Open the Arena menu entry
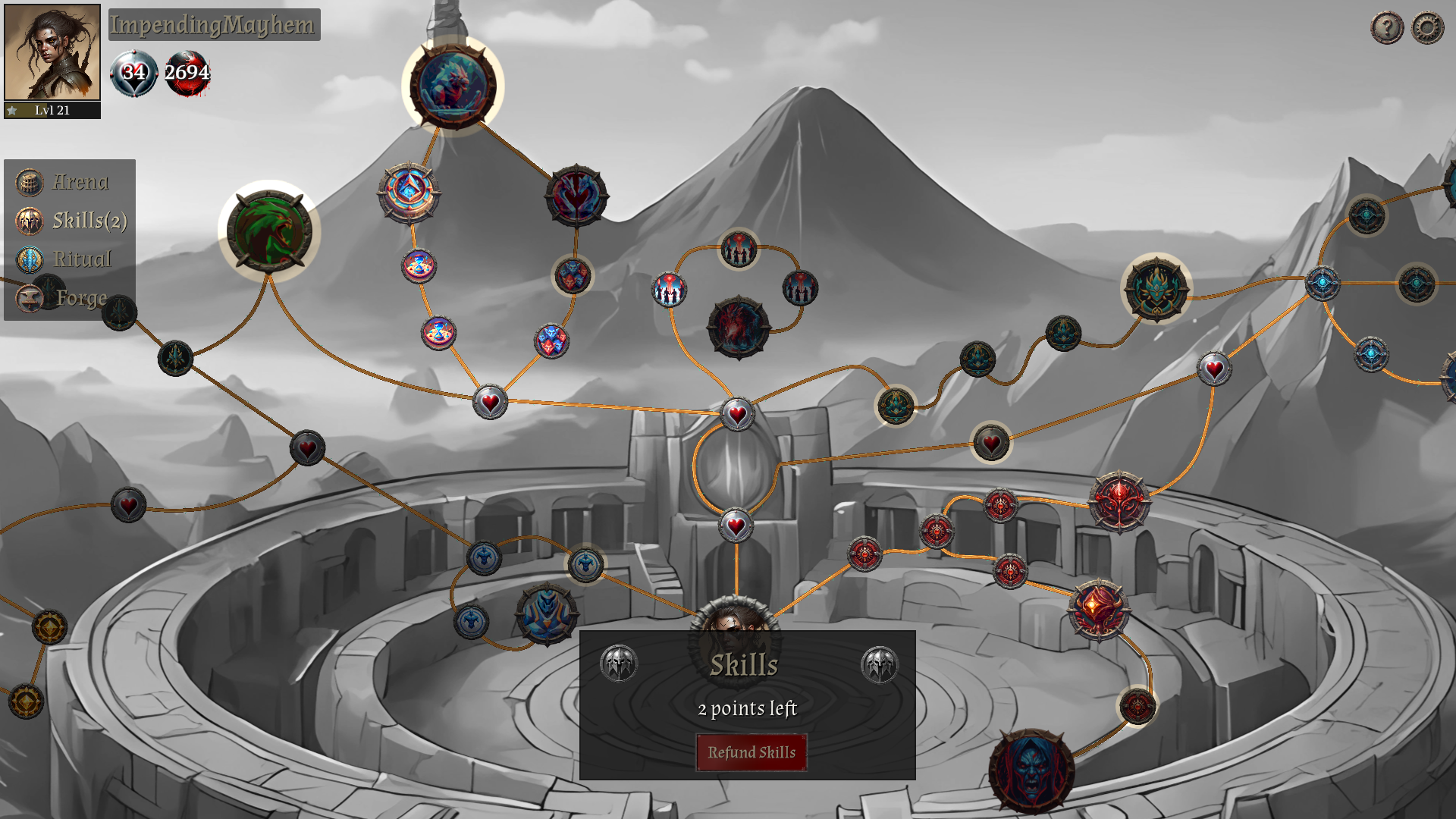 (x=79, y=182)
